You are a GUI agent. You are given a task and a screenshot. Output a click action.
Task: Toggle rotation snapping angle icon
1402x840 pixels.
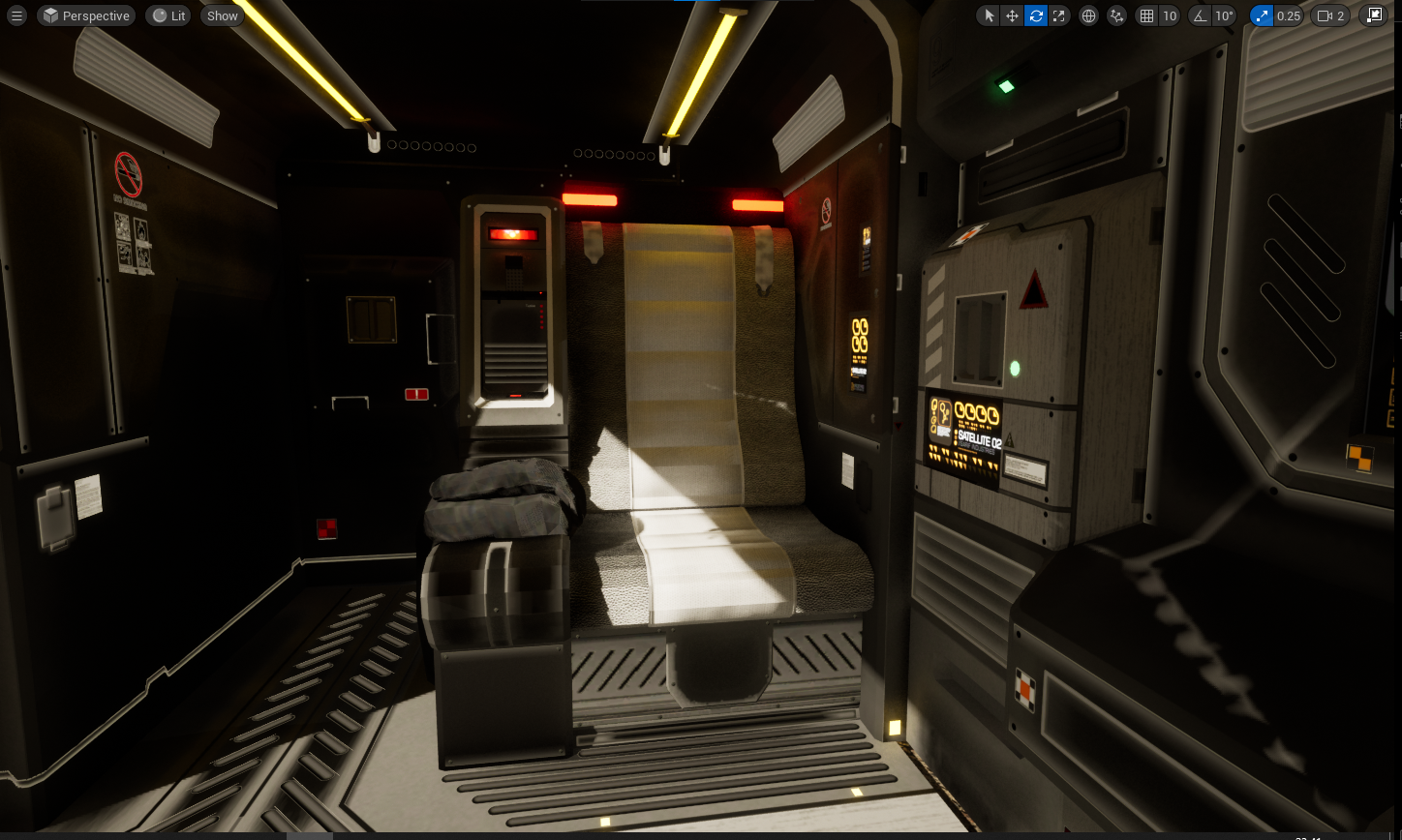pos(1201,15)
